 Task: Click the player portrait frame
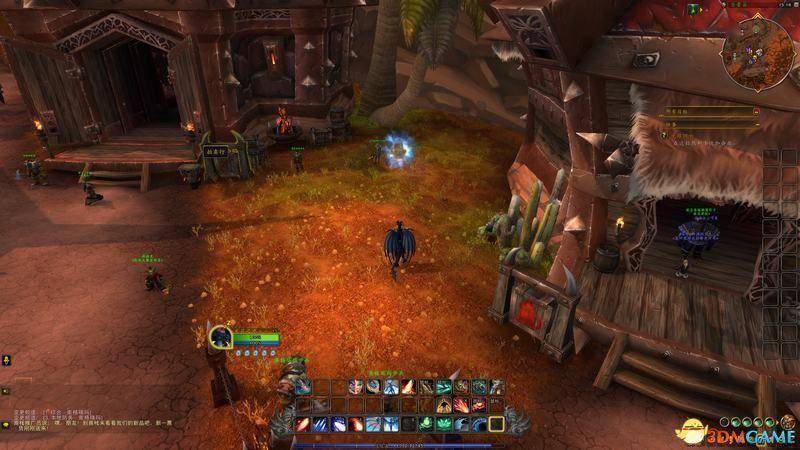[x=221, y=337]
